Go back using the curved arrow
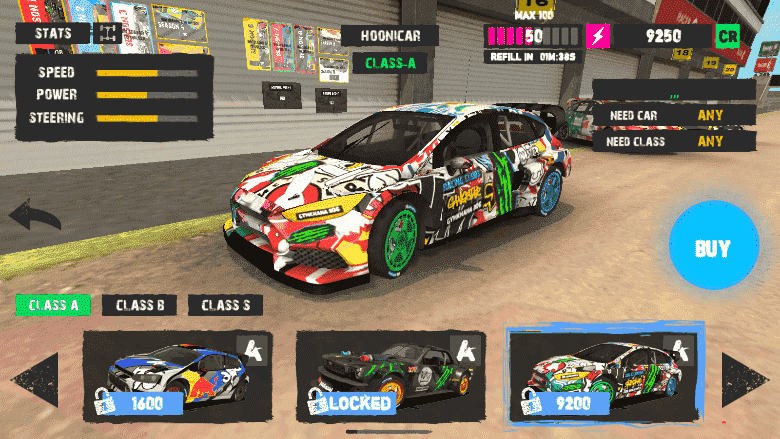 click(34, 216)
